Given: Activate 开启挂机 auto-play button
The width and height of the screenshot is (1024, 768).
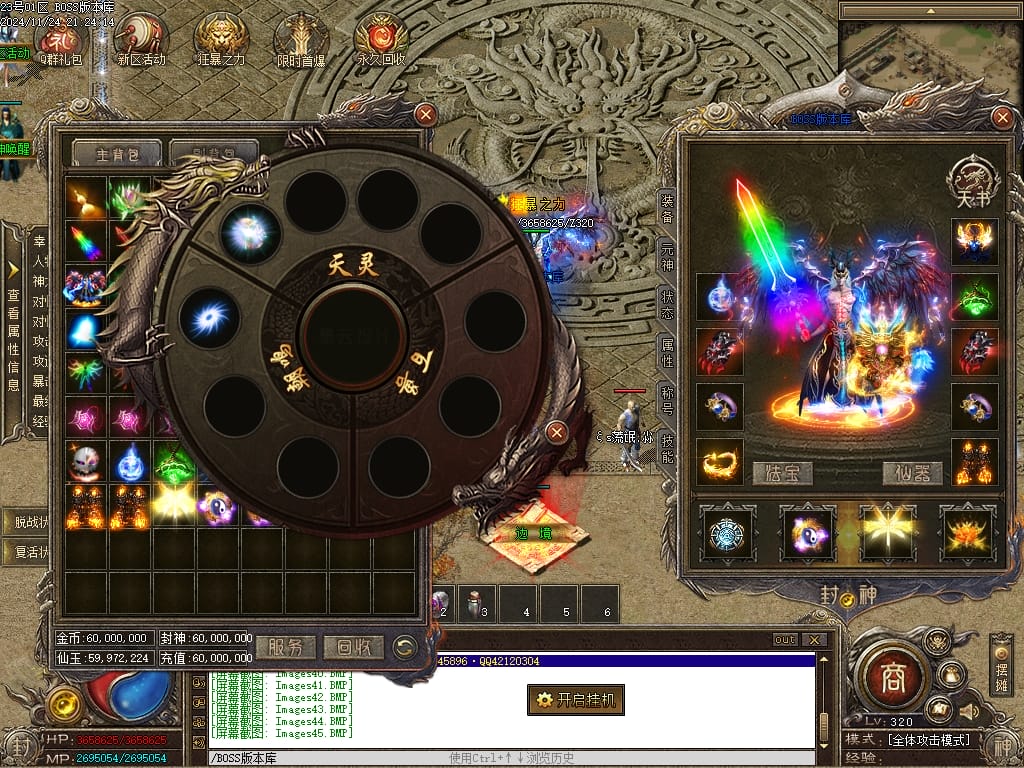Looking at the screenshot, I should [576, 700].
